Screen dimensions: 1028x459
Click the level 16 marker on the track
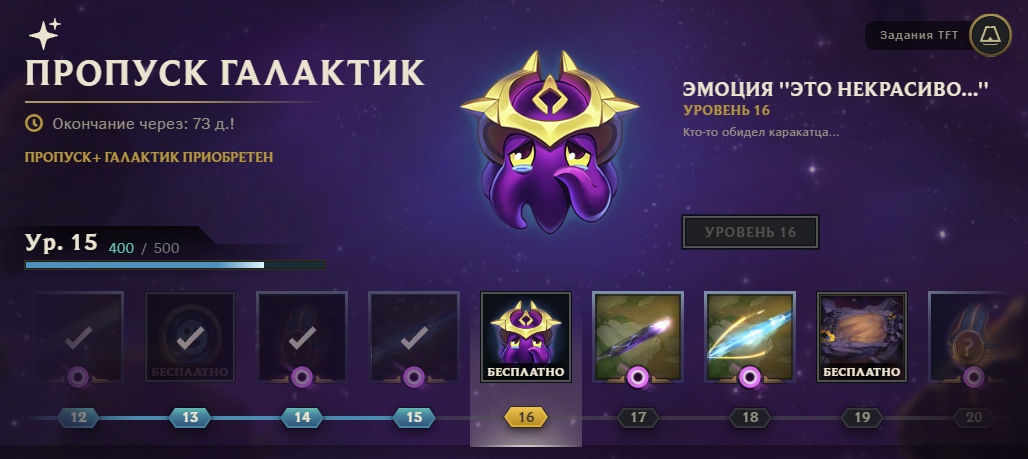point(526,417)
